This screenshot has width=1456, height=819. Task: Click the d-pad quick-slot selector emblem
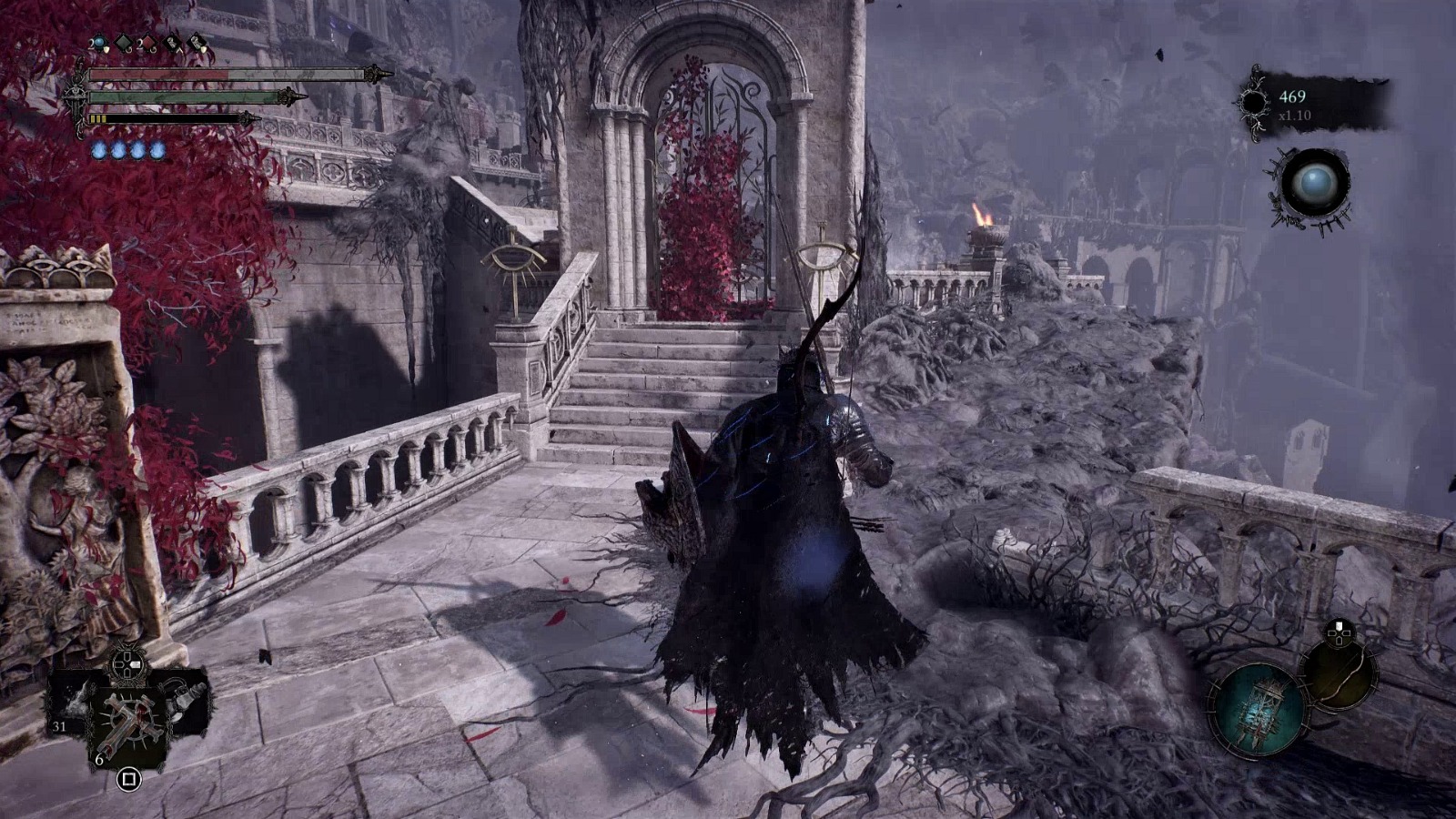coord(126,665)
